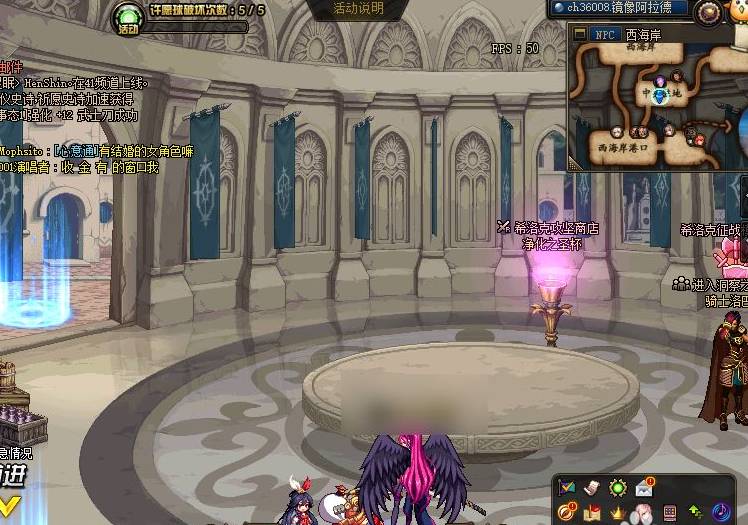748x525 pixels.
Task: Open the red book icon
Action: [x=592, y=513]
